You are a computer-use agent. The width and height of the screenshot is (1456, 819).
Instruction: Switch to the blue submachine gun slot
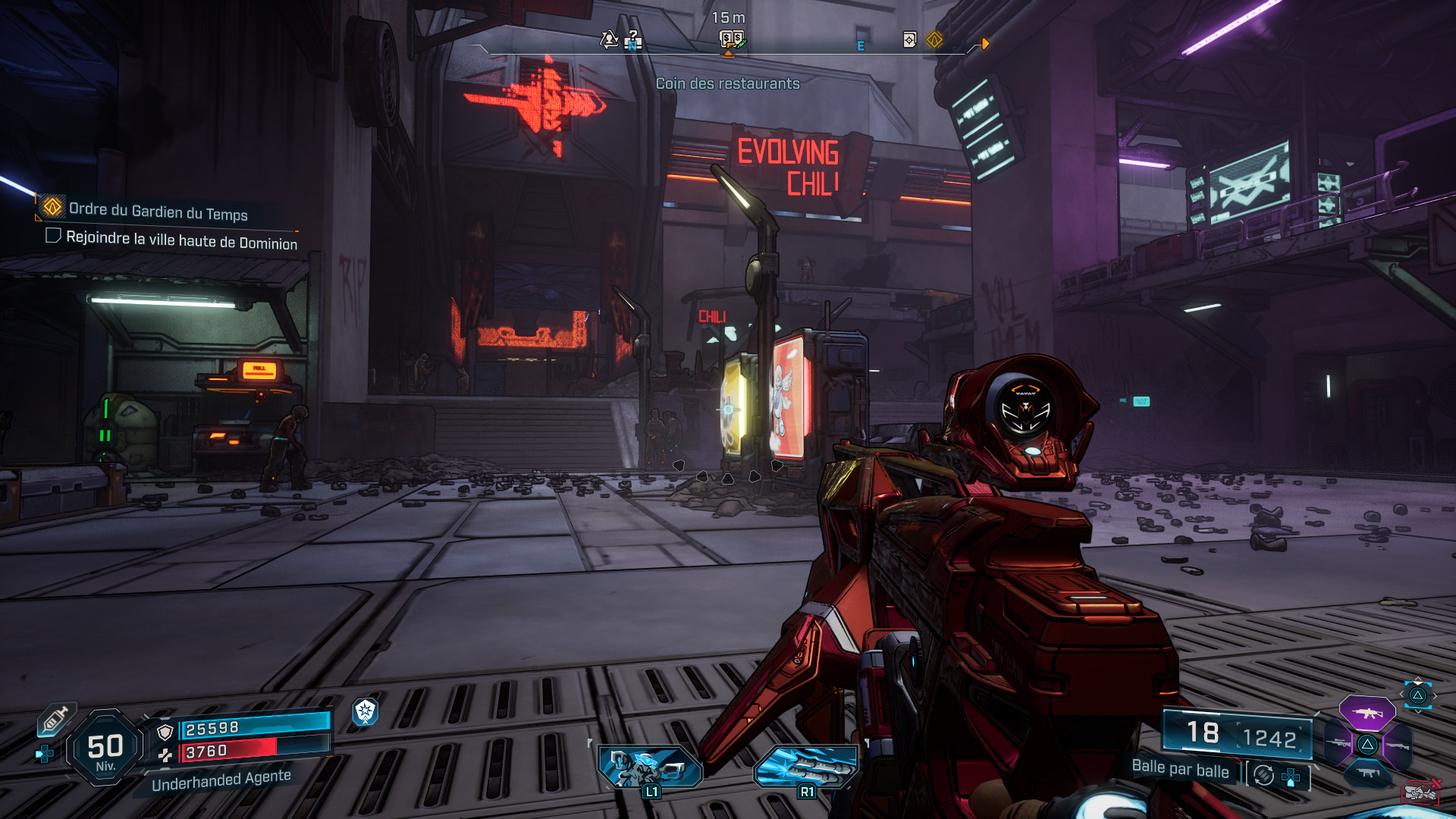click(x=1367, y=772)
